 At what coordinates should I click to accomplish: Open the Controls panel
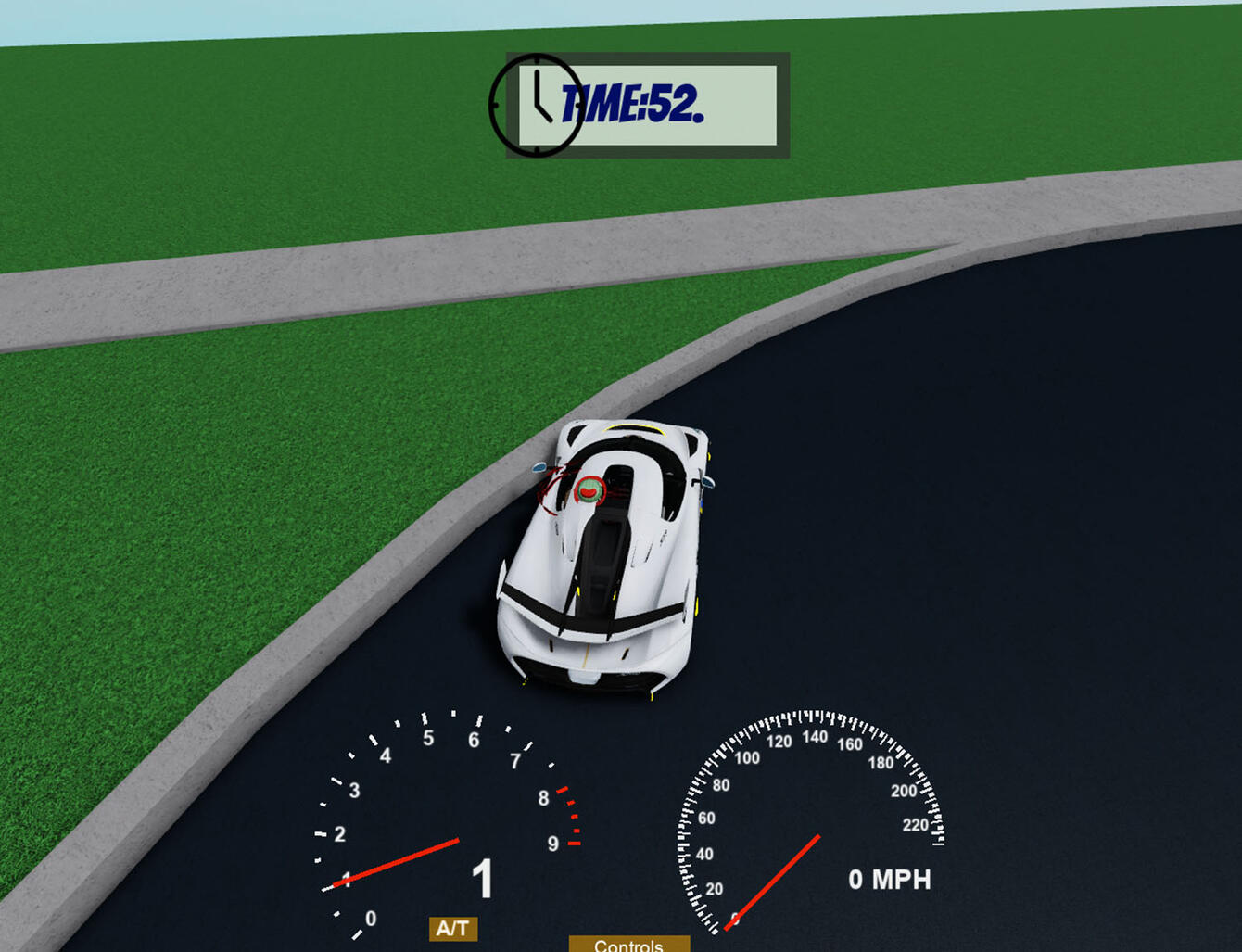point(628,945)
